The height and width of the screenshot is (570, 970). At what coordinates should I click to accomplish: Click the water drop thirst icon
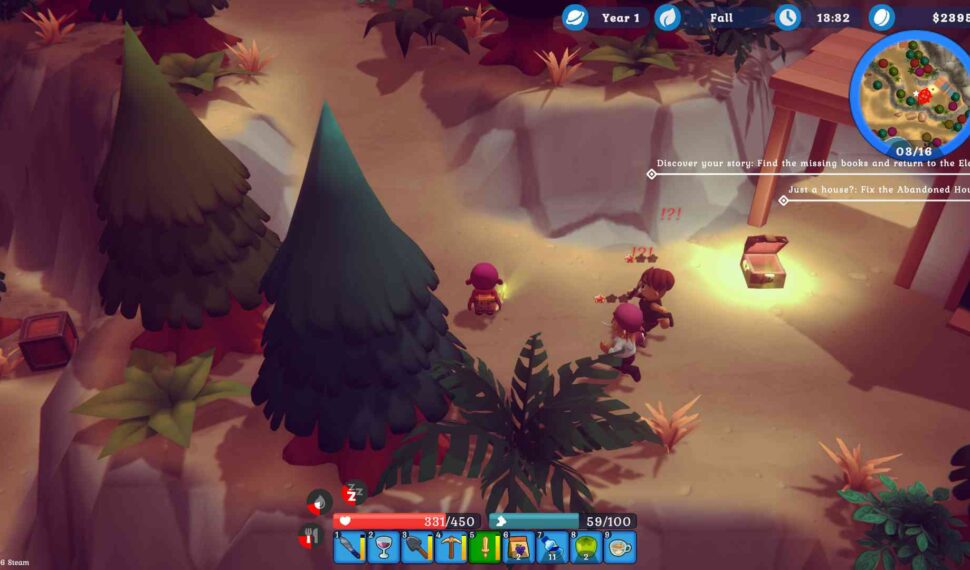[x=319, y=502]
